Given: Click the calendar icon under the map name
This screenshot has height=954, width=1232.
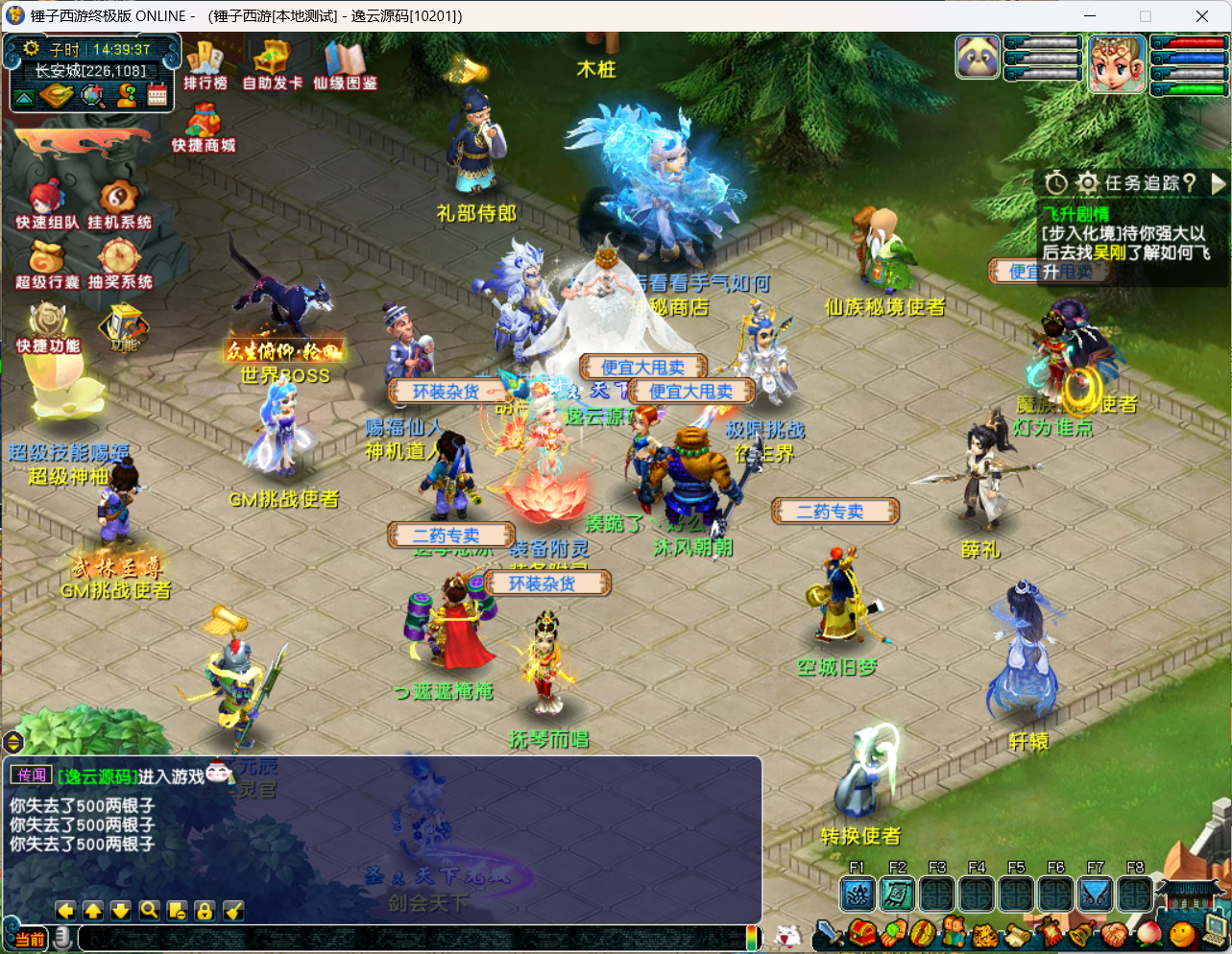Looking at the screenshot, I should tap(157, 95).
